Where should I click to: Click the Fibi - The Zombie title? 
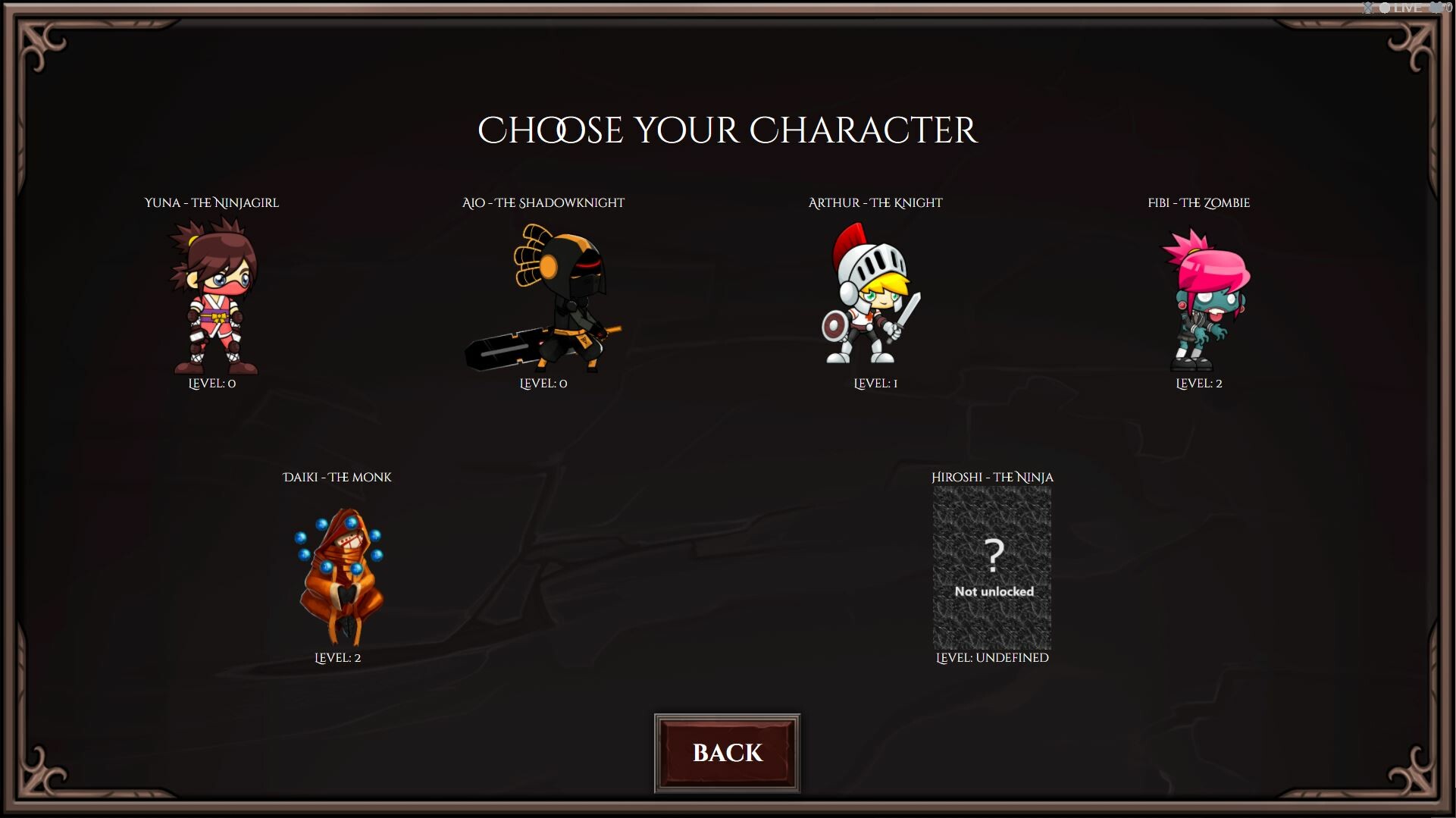point(1198,202)
